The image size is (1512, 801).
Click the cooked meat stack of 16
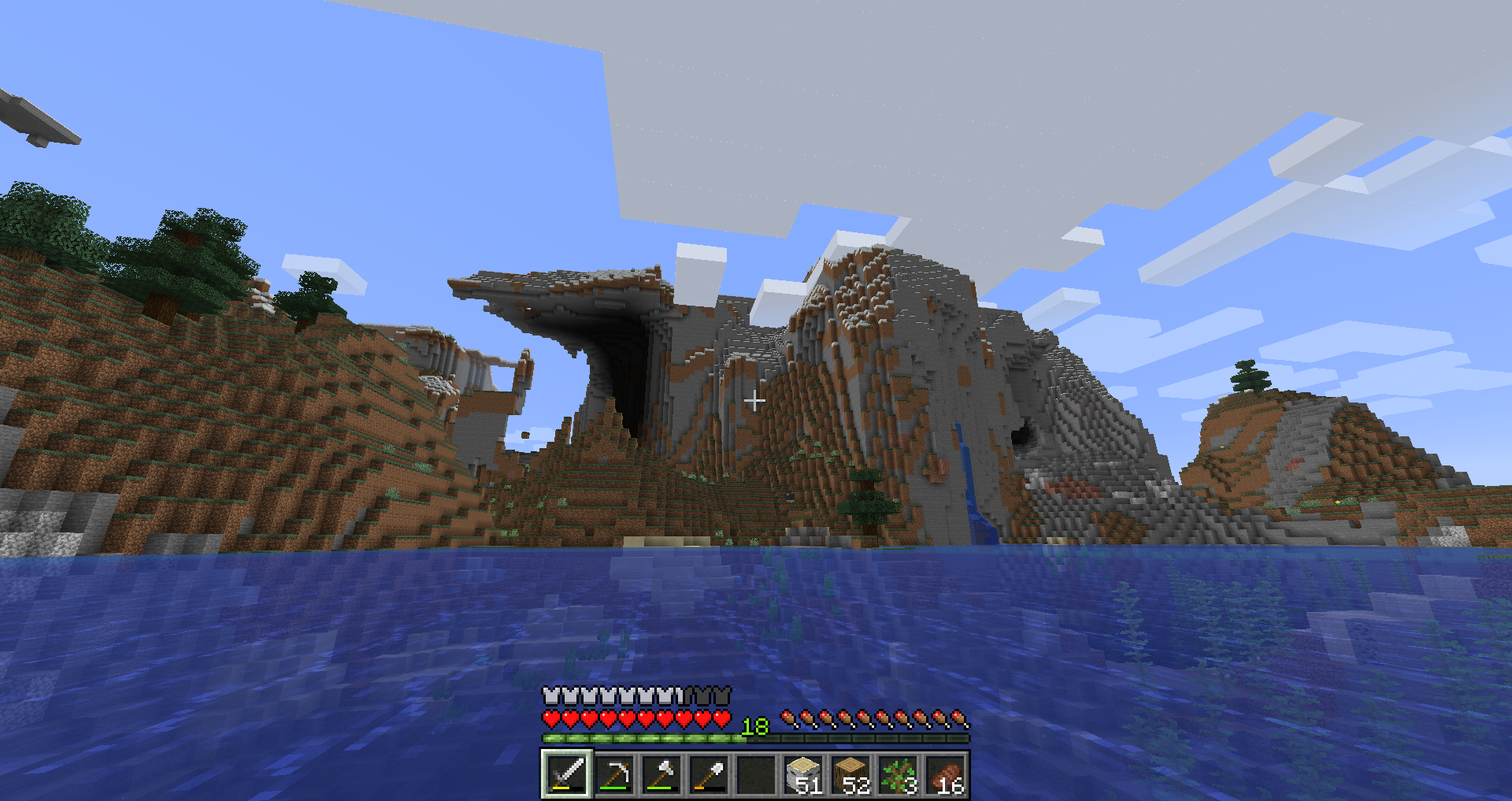coord(946,774)
